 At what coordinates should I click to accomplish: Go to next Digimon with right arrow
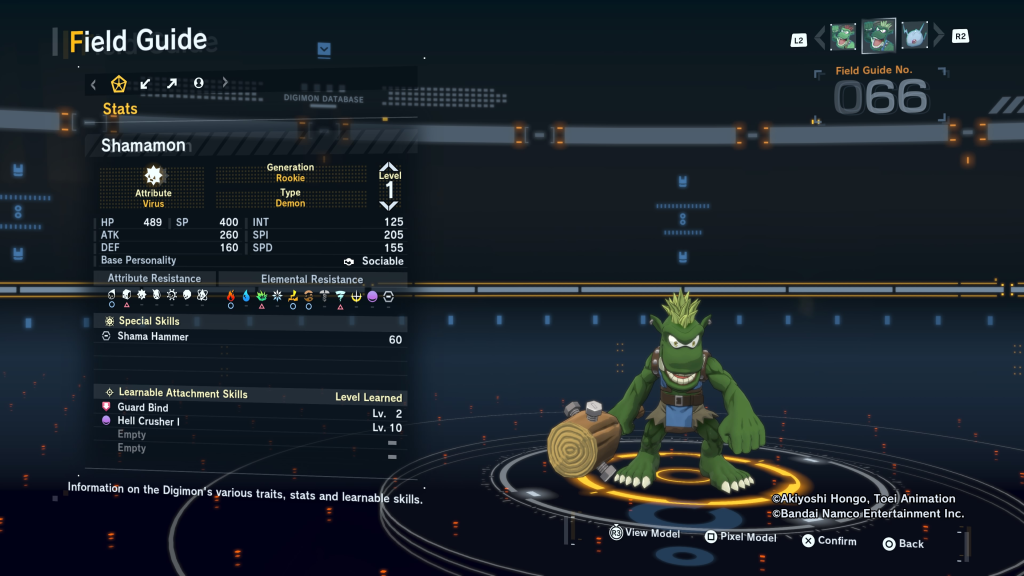click(x=938, y=37)
